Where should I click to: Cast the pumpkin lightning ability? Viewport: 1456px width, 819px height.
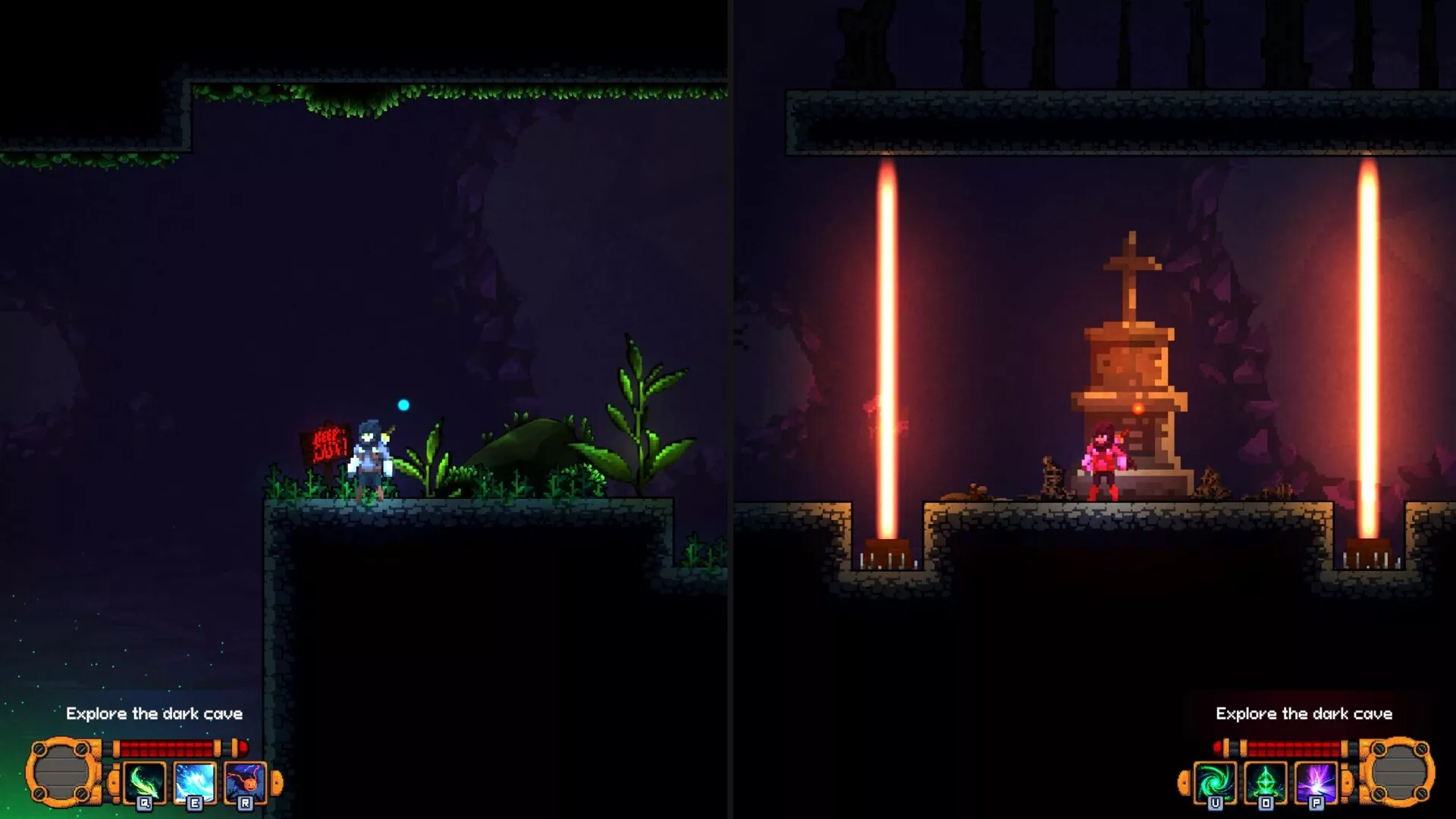[245, 782]
